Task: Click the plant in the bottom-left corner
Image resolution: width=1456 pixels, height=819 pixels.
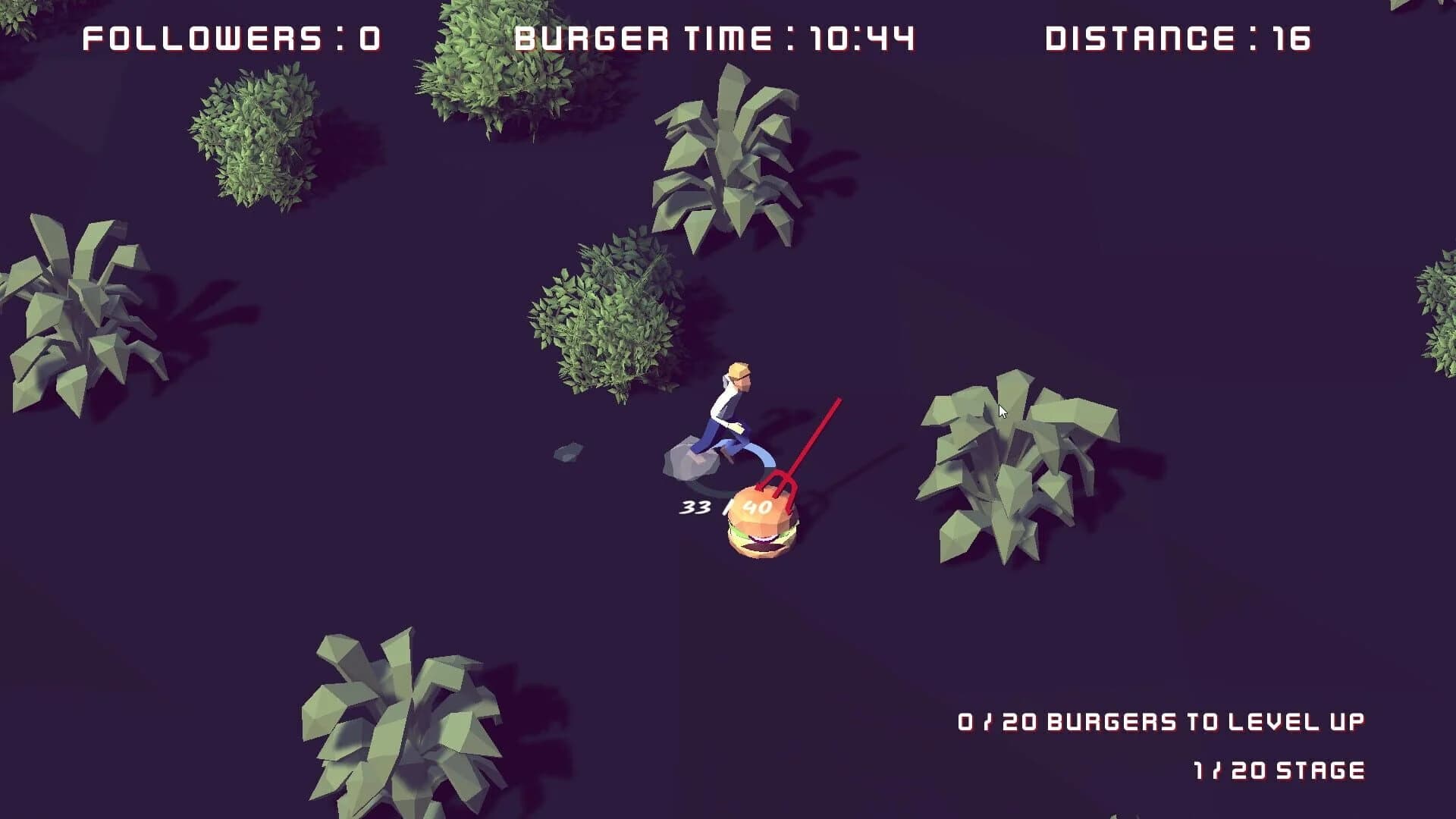Action: (394, 720)
